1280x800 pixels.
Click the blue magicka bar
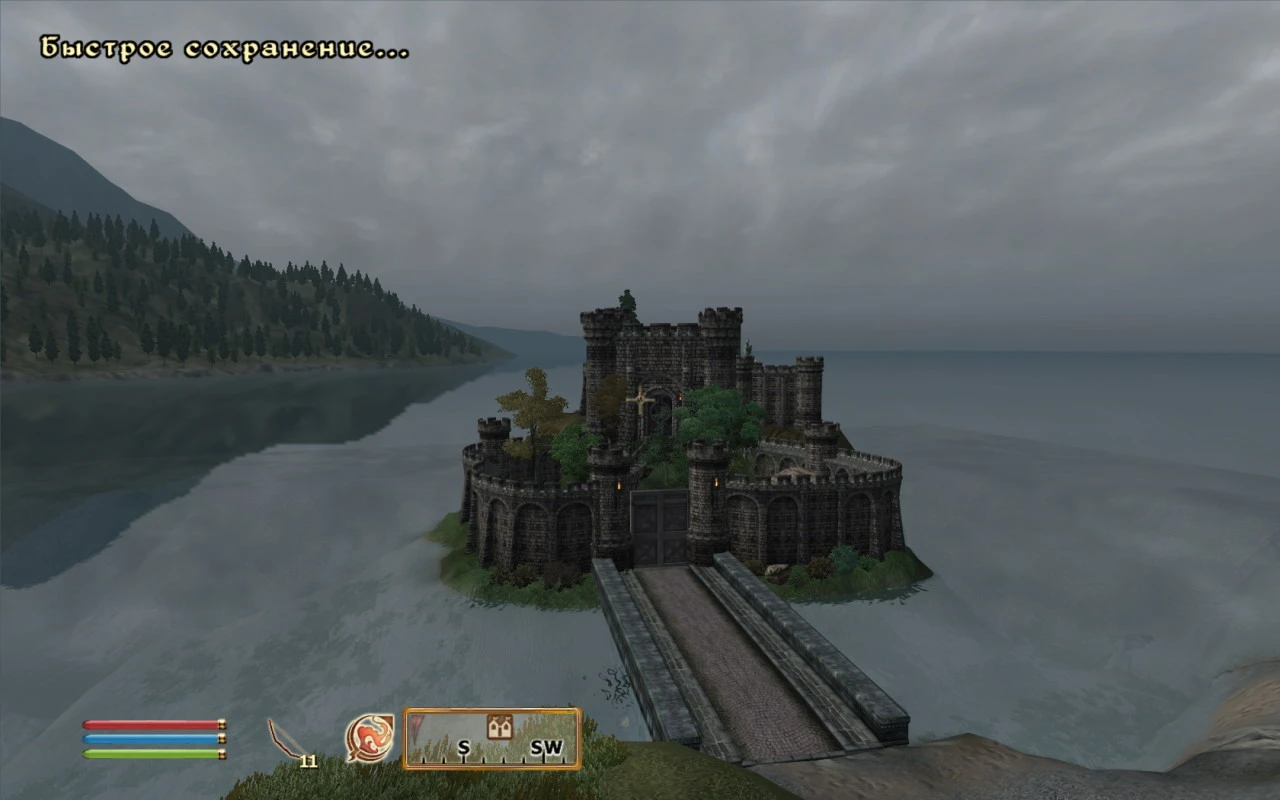pos(150,739)
